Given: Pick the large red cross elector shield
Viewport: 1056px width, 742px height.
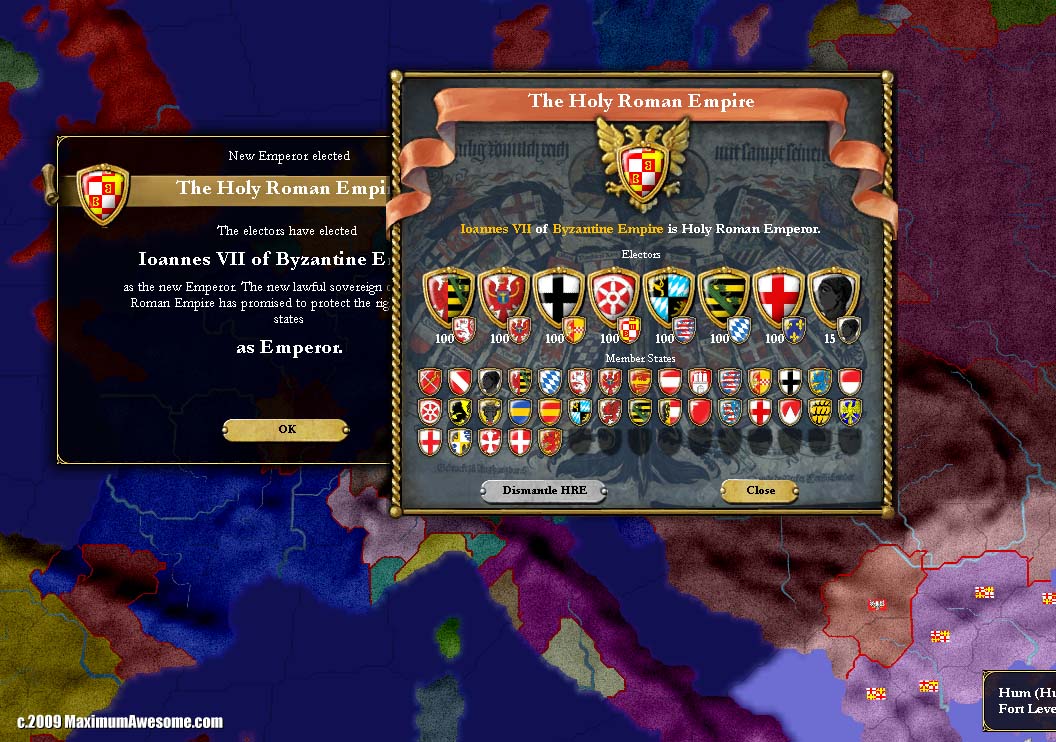Looking at the screenshot, I should coord(777,297).
